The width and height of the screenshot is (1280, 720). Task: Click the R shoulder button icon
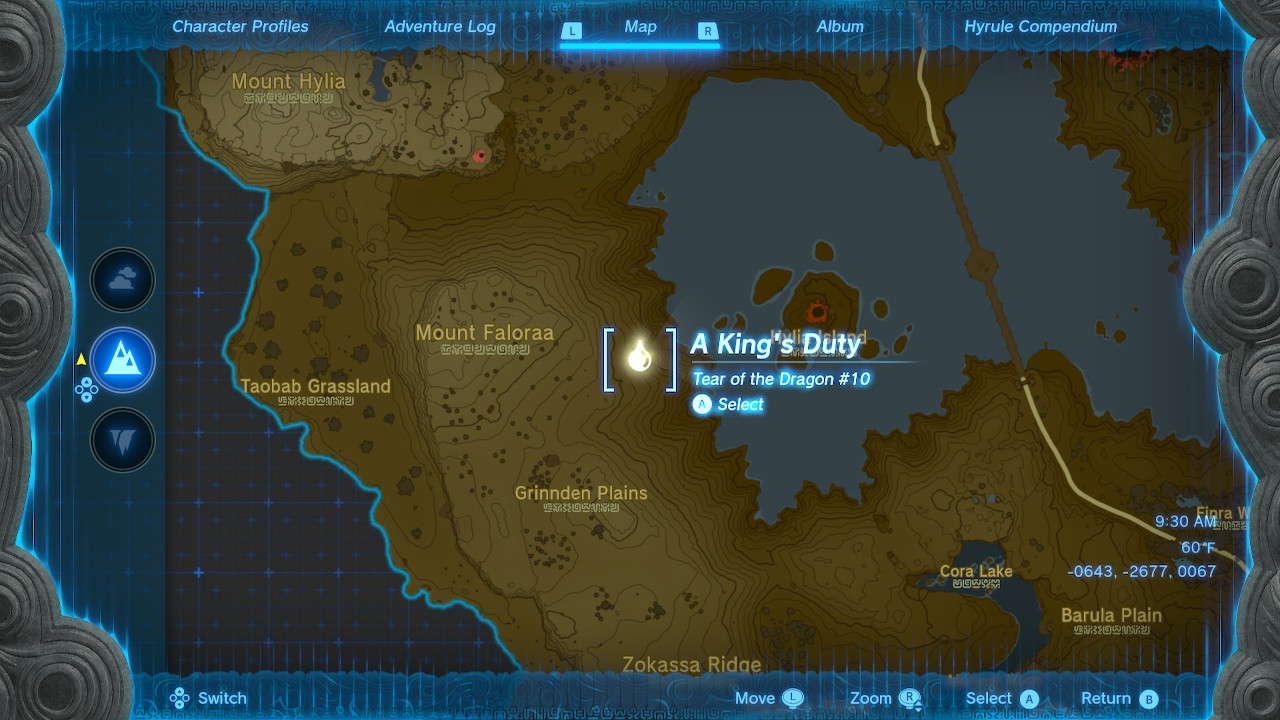[707, 32]
